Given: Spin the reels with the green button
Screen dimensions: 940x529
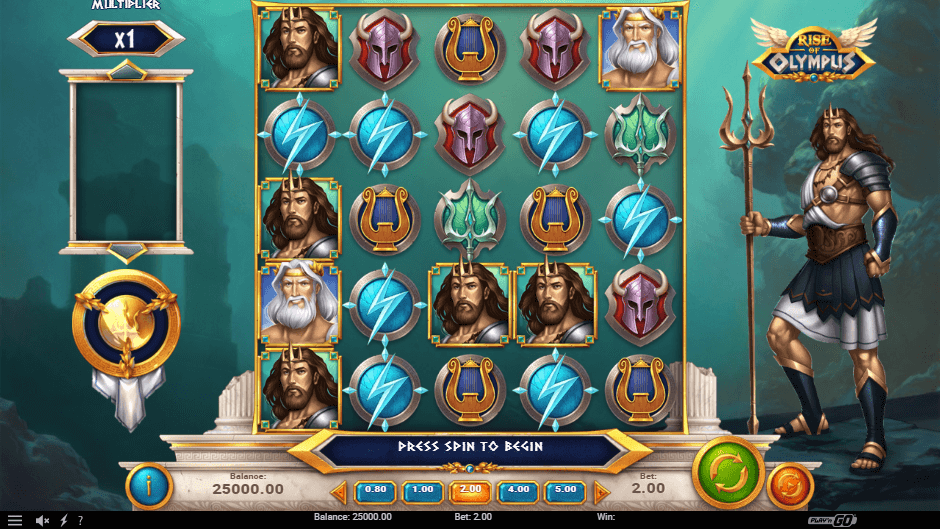Looking at the screenshot, I should point(728,472).
